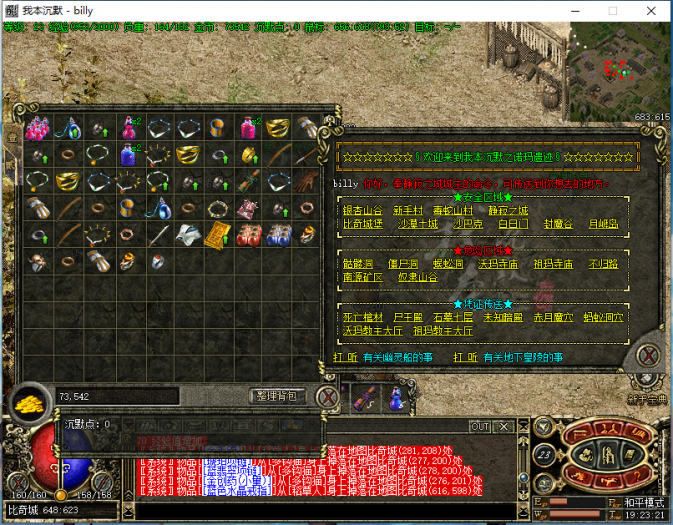Select 祖玛寺庙 teleport option
Screen dimensions: 673x525
coord(554,264)
